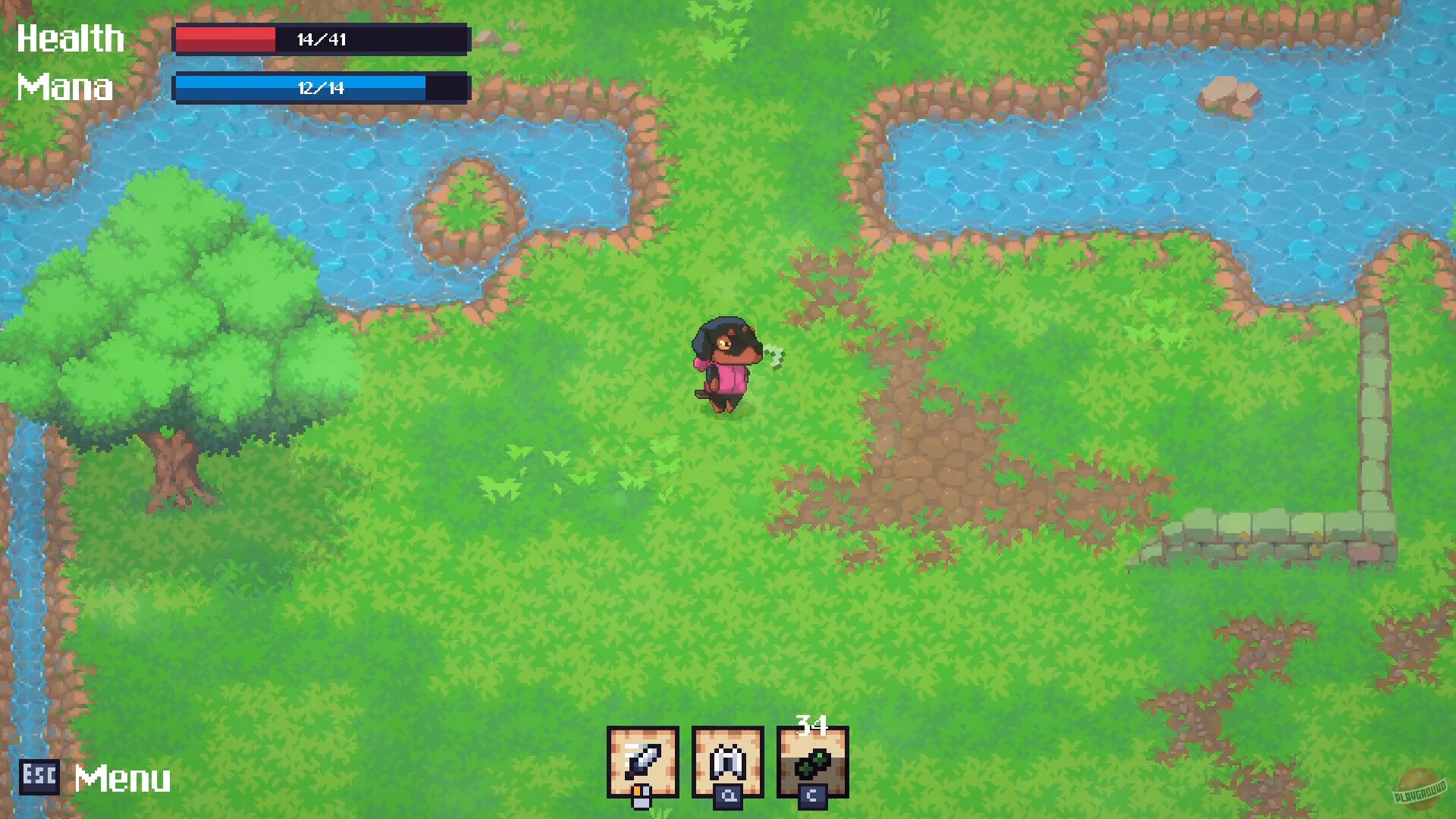Click the item count 34 above the herb slot
The image size is (1456, 819).
pyautogui.click(x=814, y=723)
